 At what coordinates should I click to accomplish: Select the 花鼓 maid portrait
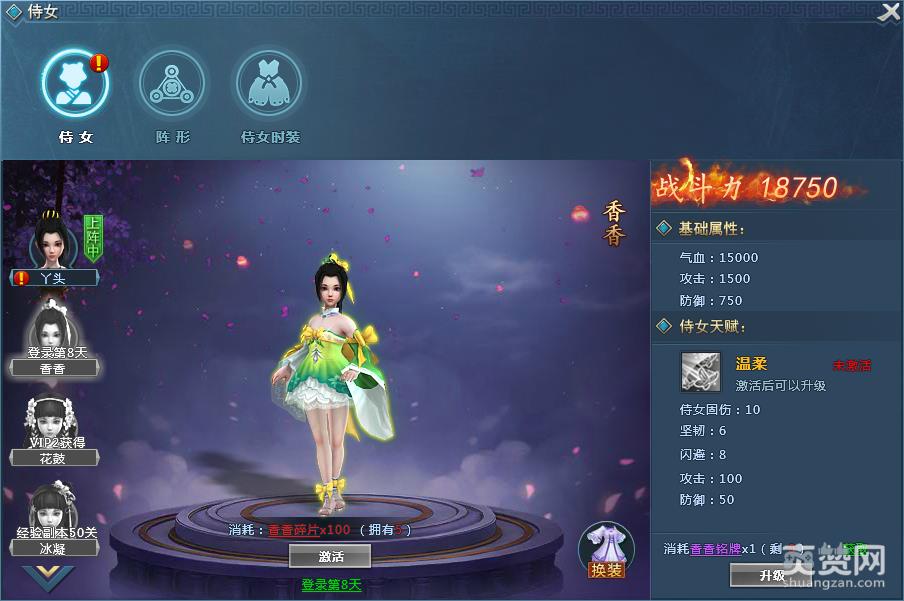click(x=53, y=425)
